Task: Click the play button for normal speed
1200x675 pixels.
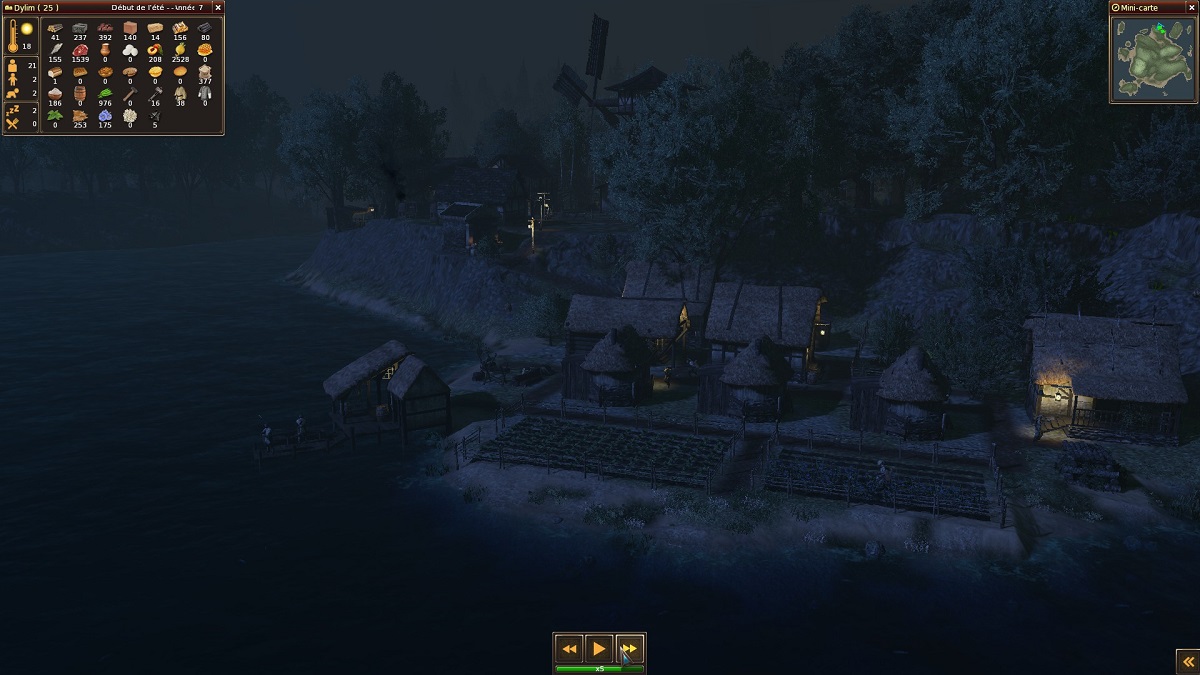Action: point(599,649)
